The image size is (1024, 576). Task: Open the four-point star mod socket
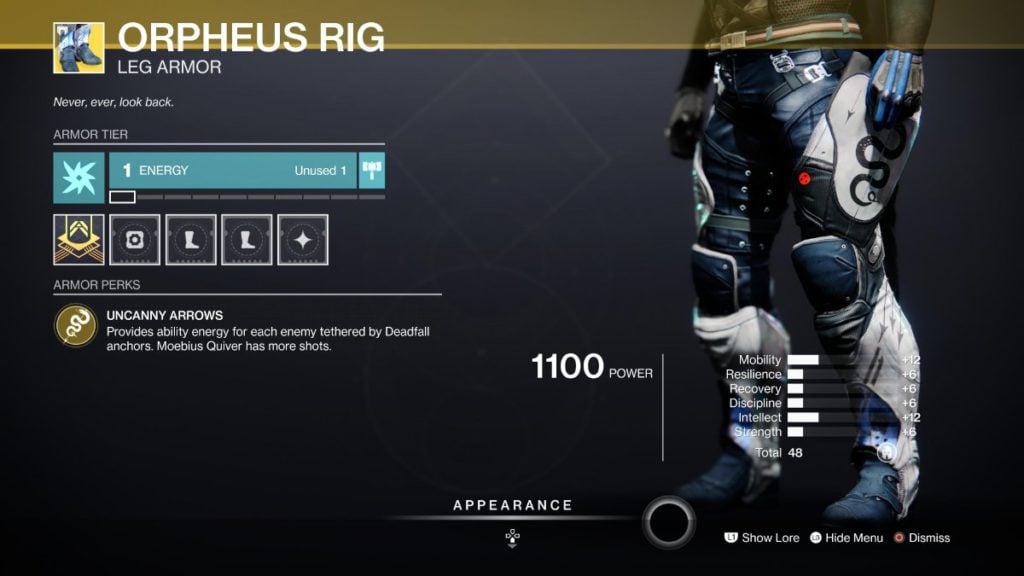pyautogui.click(x=302, y=239)
